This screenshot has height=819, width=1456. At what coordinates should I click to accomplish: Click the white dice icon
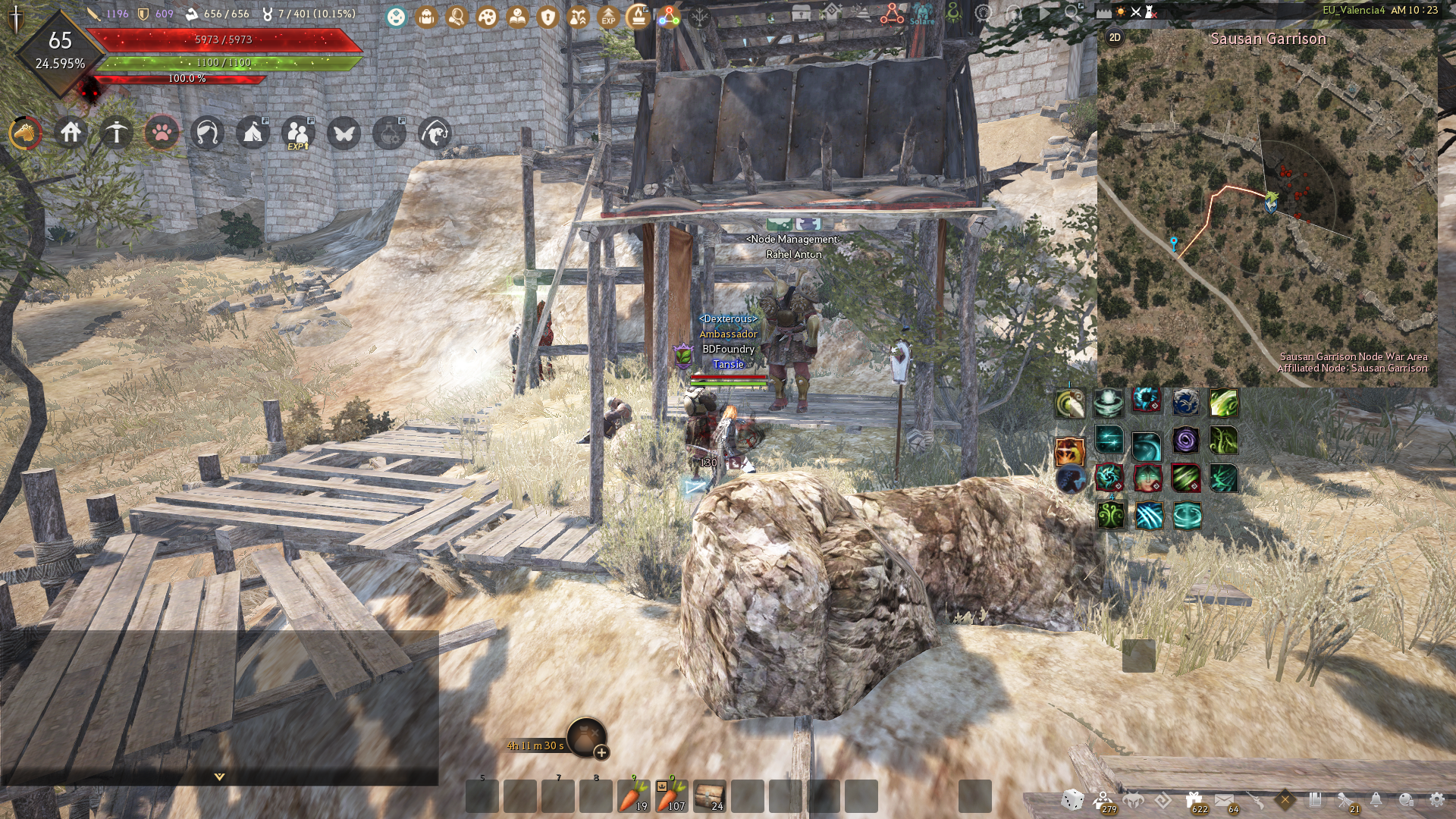[1072, 800]
